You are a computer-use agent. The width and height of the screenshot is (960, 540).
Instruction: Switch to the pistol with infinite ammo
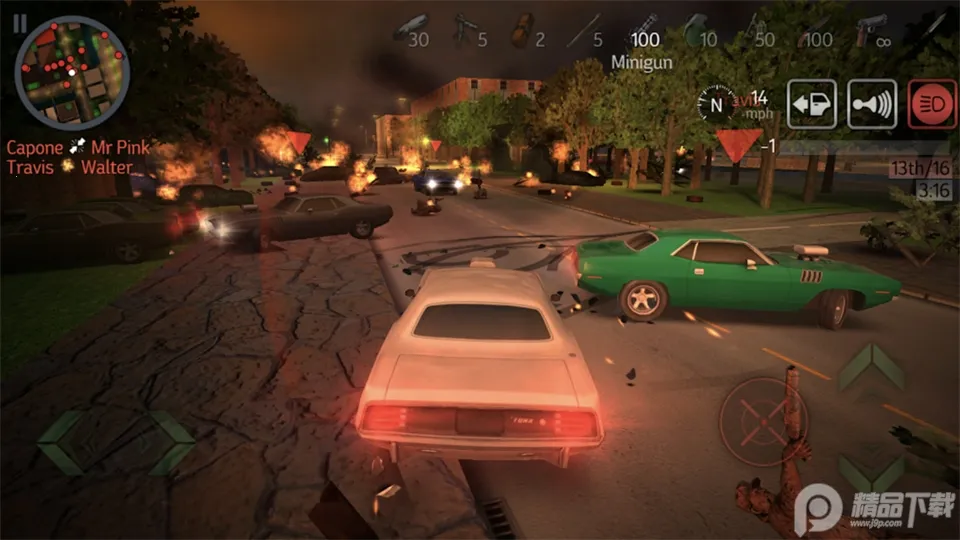pos(871,31)
